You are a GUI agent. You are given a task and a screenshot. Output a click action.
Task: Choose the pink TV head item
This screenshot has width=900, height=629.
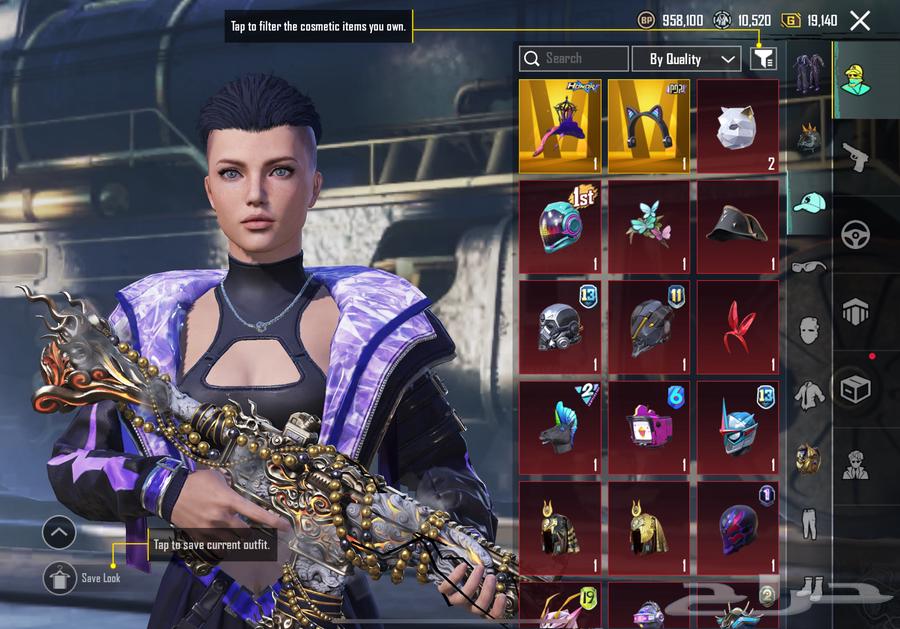(648, 427)
